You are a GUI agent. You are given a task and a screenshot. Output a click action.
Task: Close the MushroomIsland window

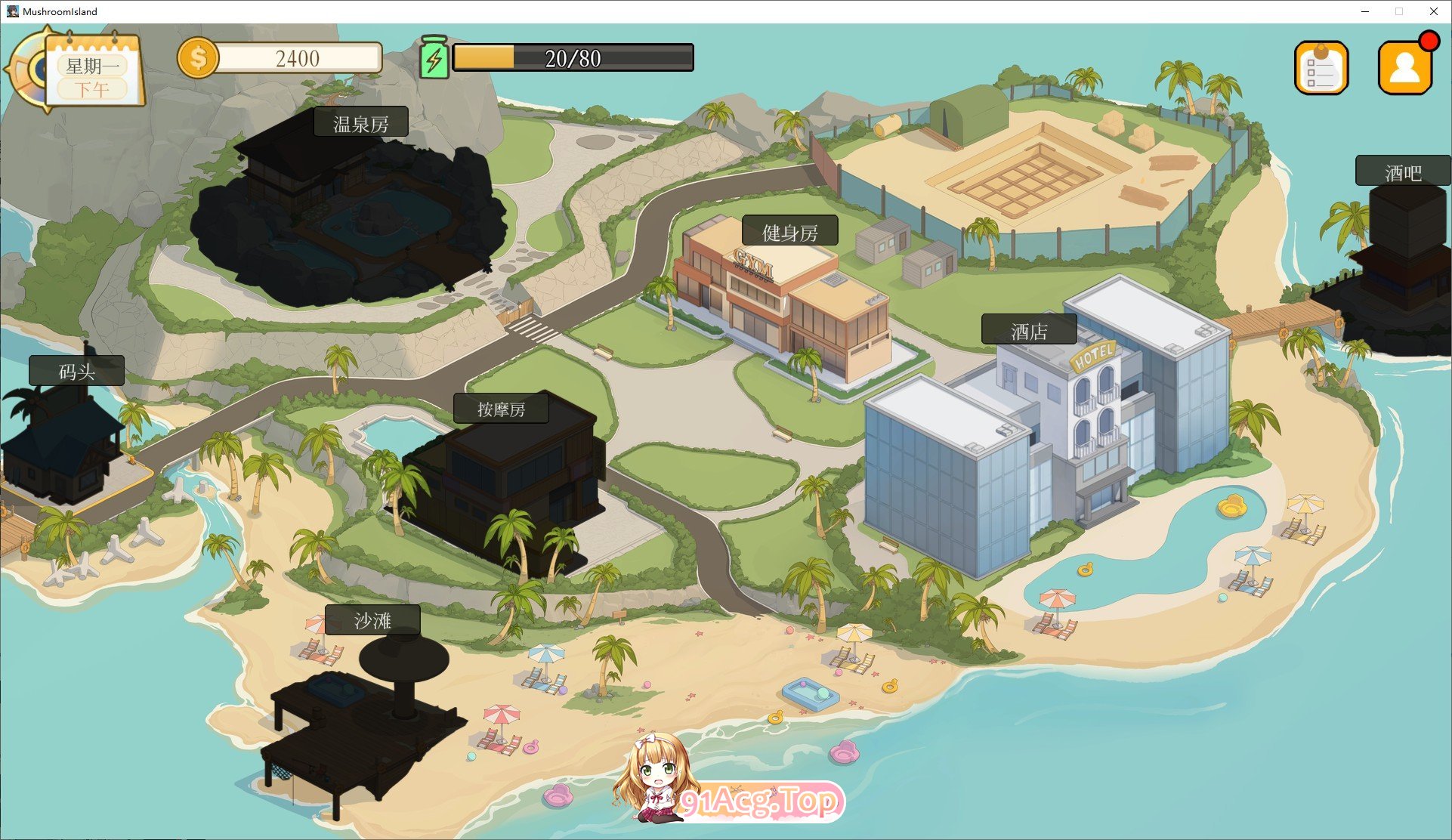(1433, 11)
